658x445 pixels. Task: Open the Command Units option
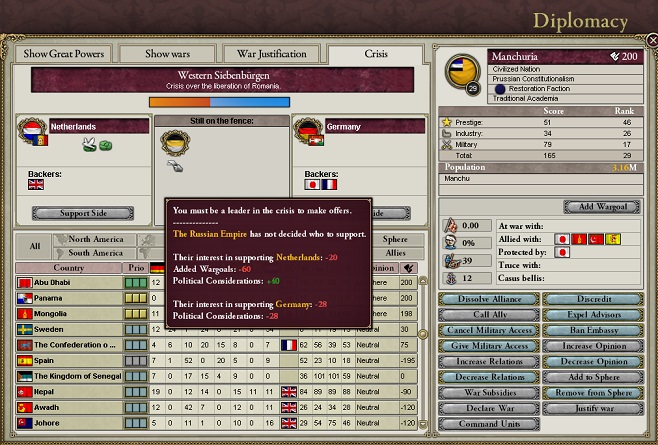(490, 423)
